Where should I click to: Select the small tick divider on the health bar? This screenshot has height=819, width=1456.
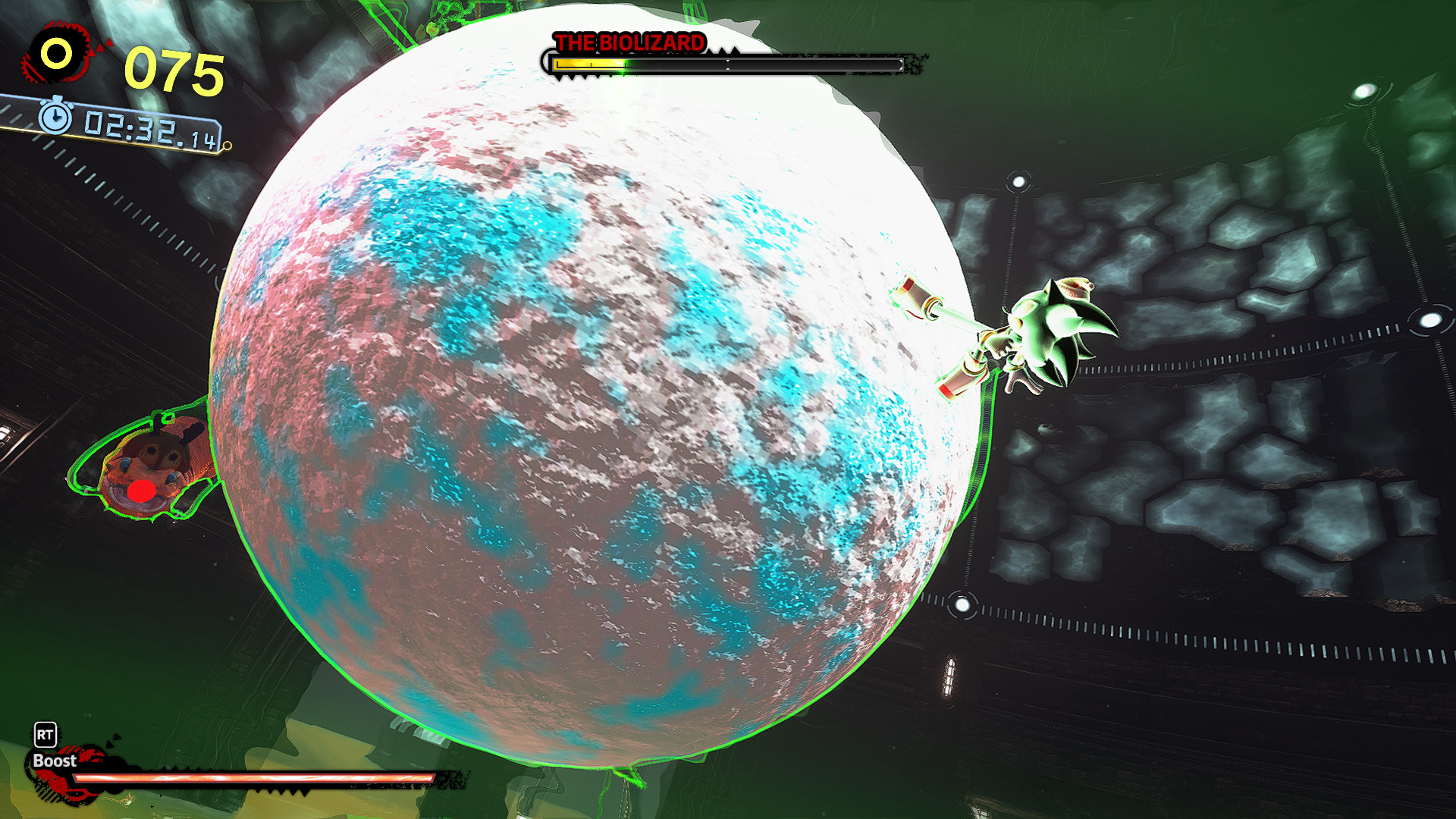[728, 64]
